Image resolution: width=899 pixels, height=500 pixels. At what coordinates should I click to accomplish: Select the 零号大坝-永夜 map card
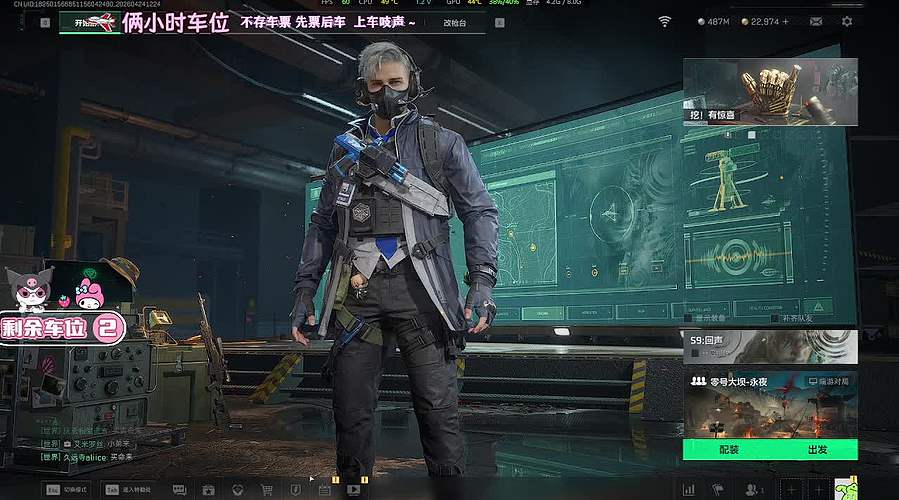(x=770, y=404)
